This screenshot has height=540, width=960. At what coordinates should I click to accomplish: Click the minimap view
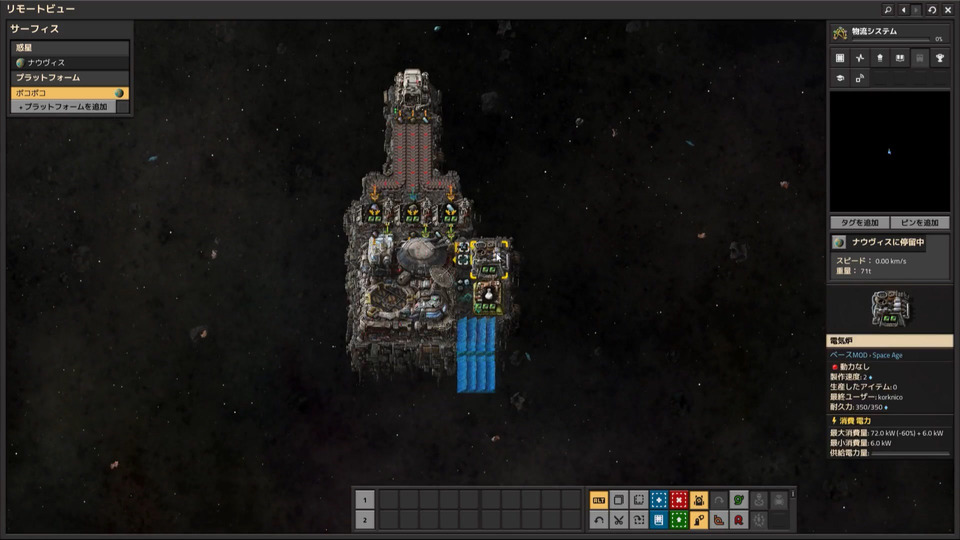coord(889,150)
